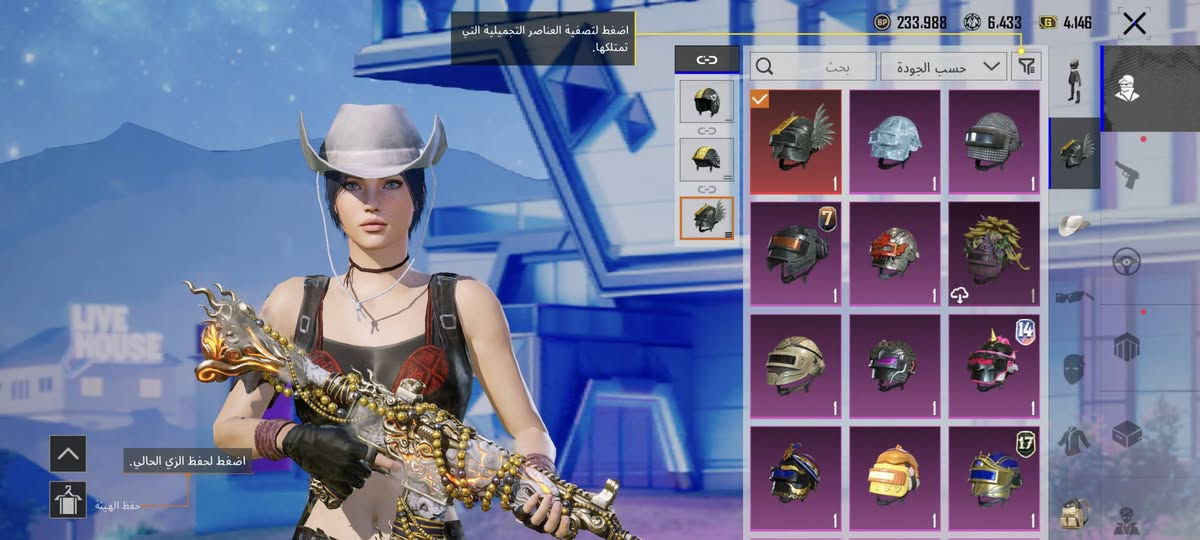Open the sunglasses eyewear tab

point(1074,296)
